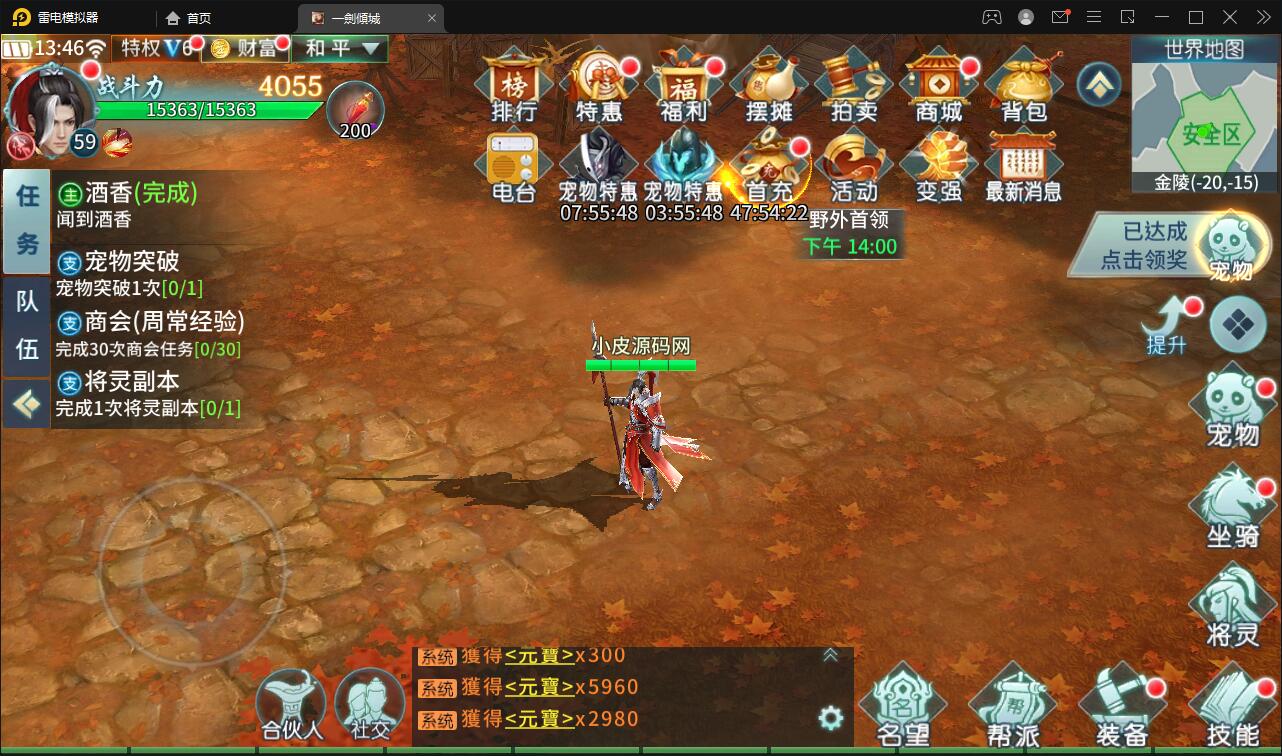Open the 和平 combat mode dropdown
Image resolution: width=1282 pixels, height=756 pixels.
[341, 48]
